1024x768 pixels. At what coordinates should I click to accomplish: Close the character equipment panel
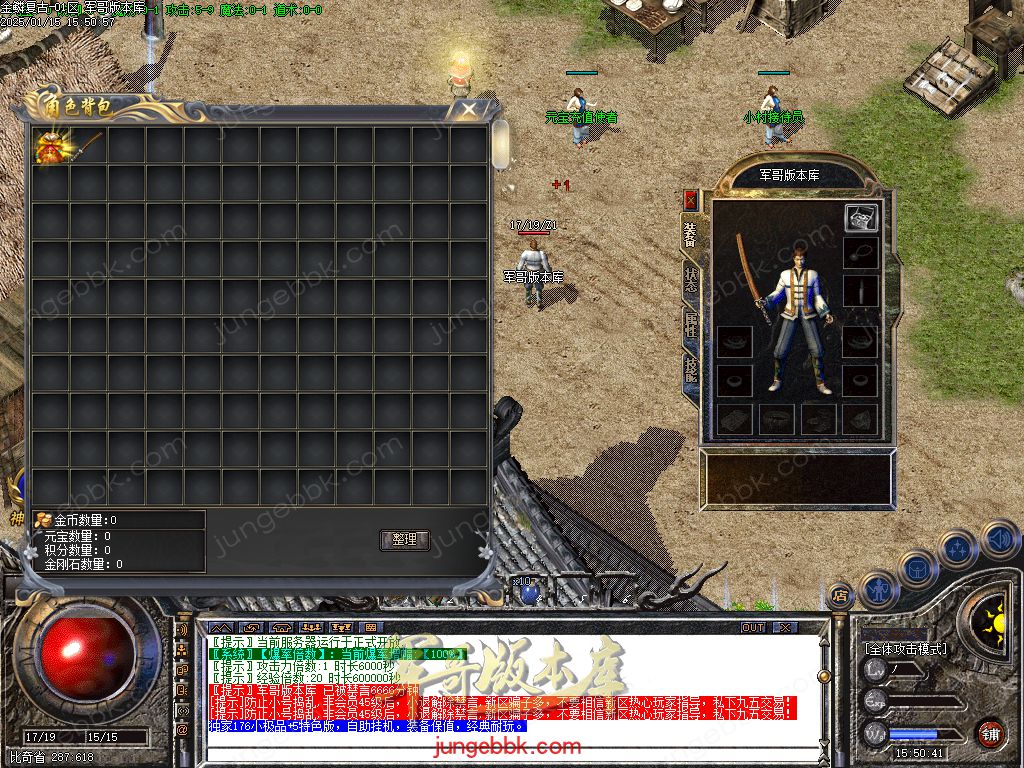690,199
